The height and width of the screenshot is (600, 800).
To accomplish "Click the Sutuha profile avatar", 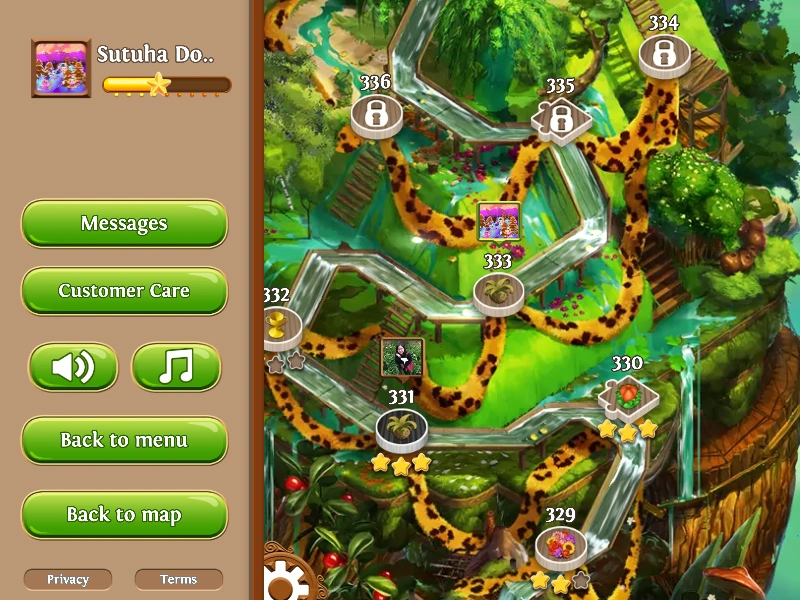I will point(61,68).
